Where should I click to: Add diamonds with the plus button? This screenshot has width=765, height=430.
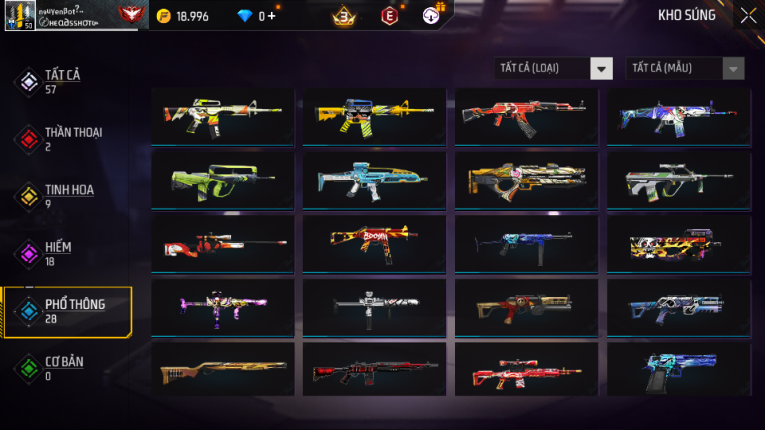[x=272, y=16]
